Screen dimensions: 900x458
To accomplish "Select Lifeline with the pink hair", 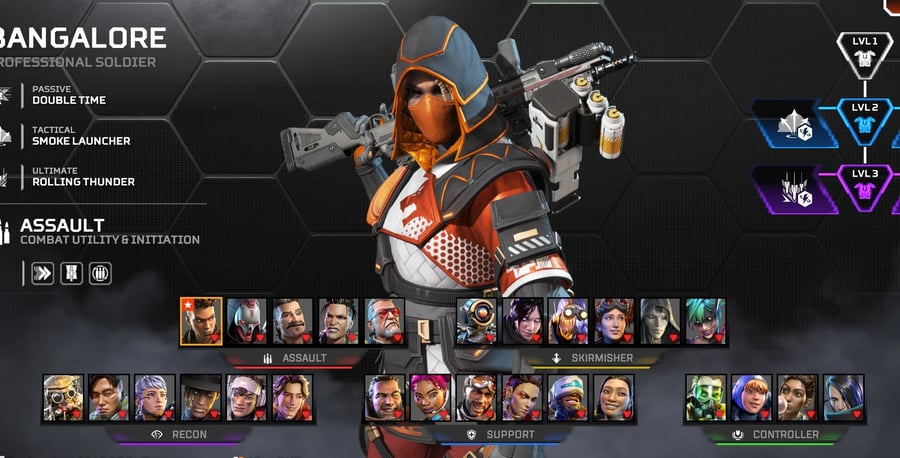I will point(430,397).
